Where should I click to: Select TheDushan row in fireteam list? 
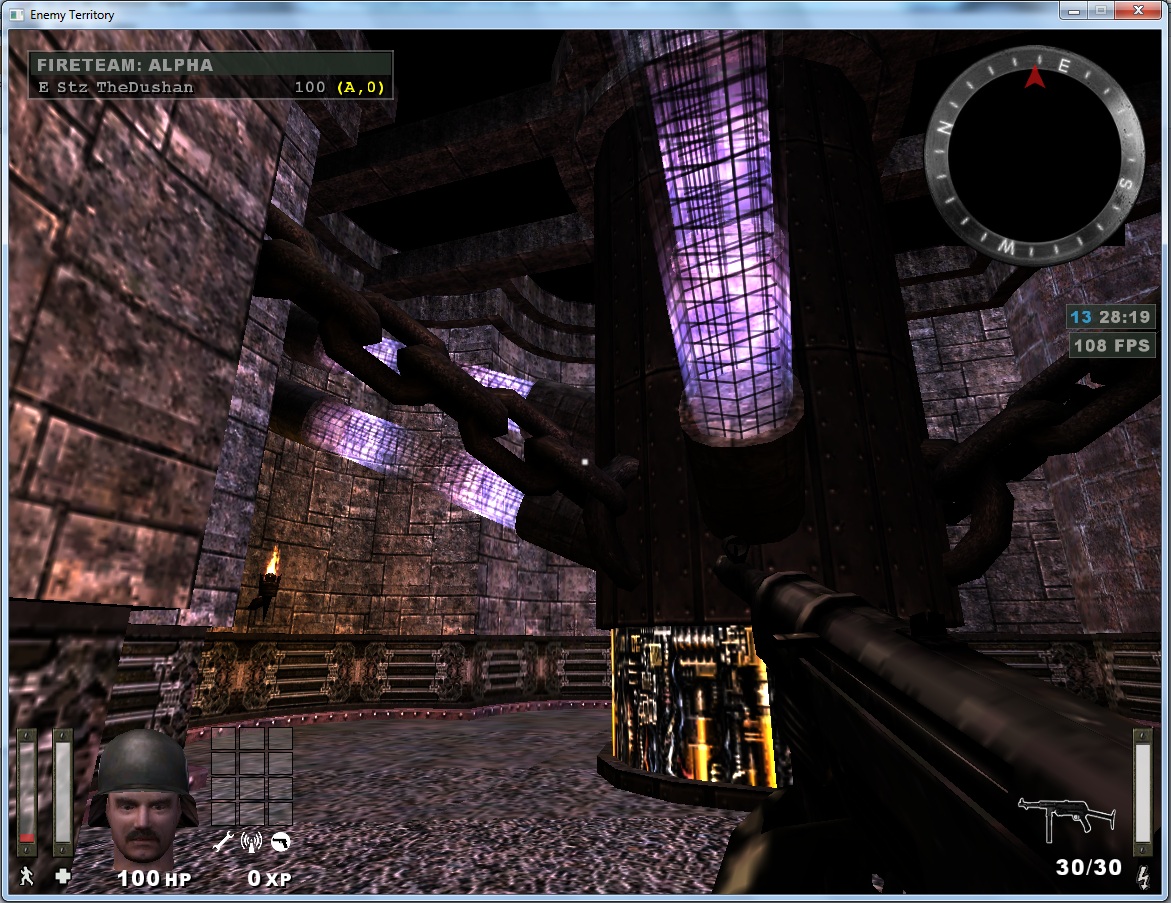tap(210, 87)
